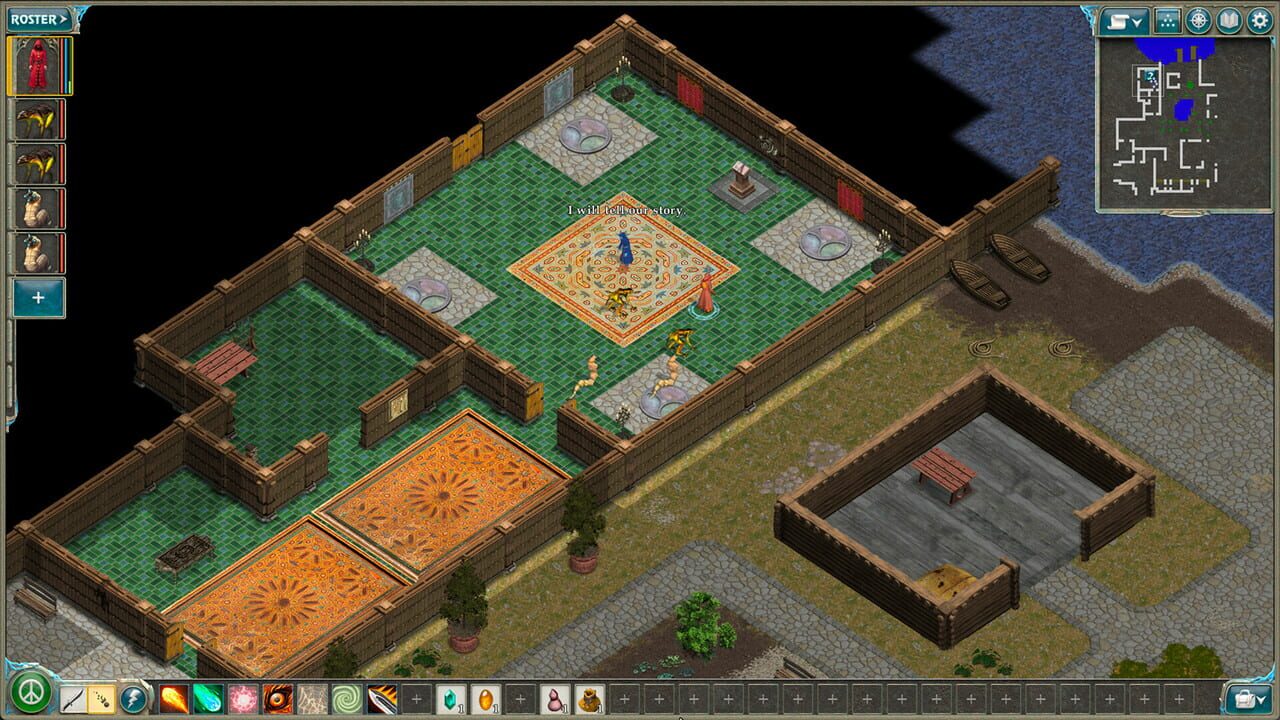
Task: Open the world map compass icon
Action: 1198,18
